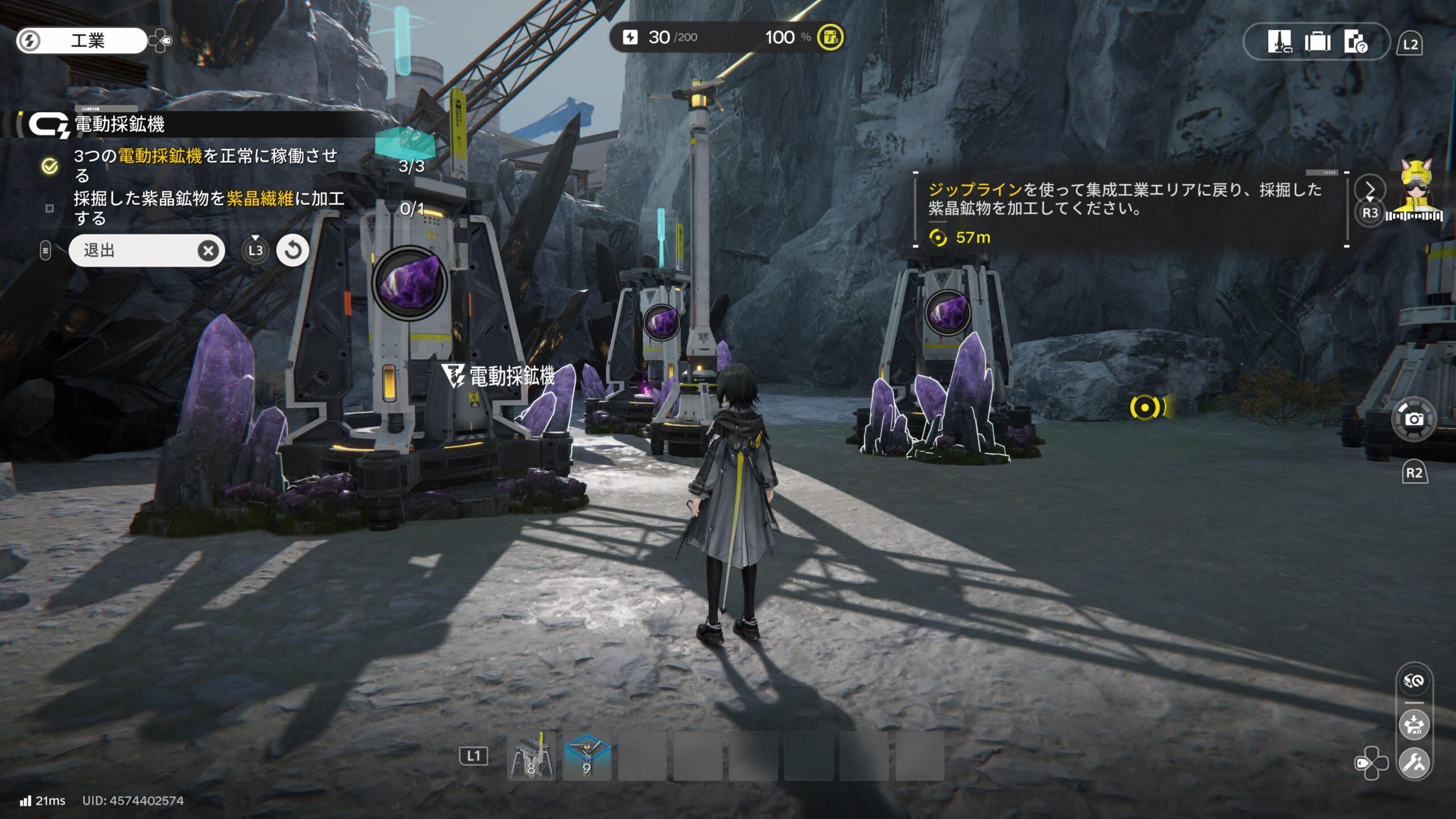This screenshot has width=1456, height=819.
Task: Open the 工業 mode selector pill
Action: 81,40
